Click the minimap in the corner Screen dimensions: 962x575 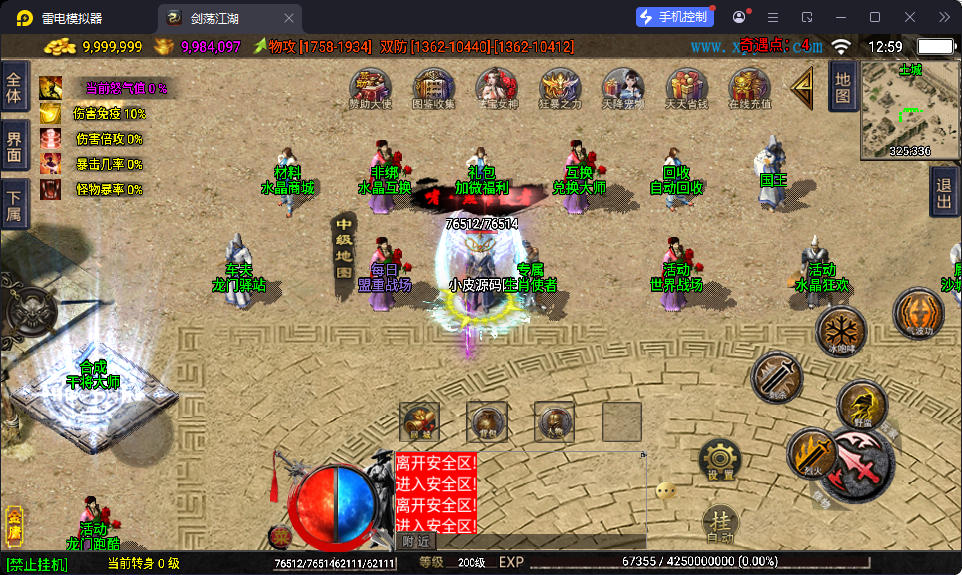910,110
